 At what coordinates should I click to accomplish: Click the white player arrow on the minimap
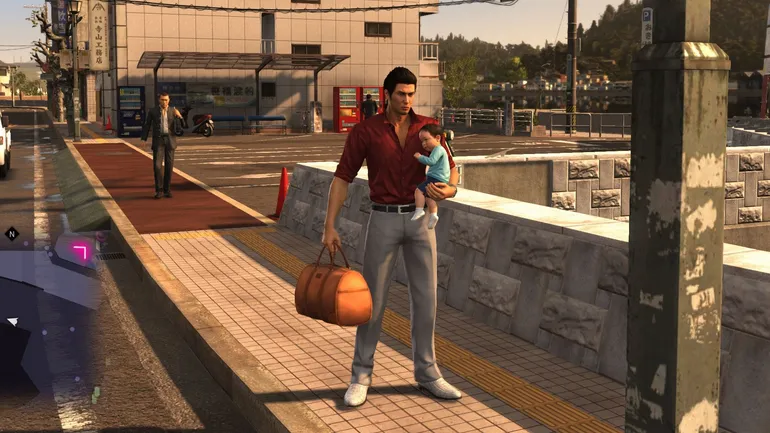[x=12, y=321]
